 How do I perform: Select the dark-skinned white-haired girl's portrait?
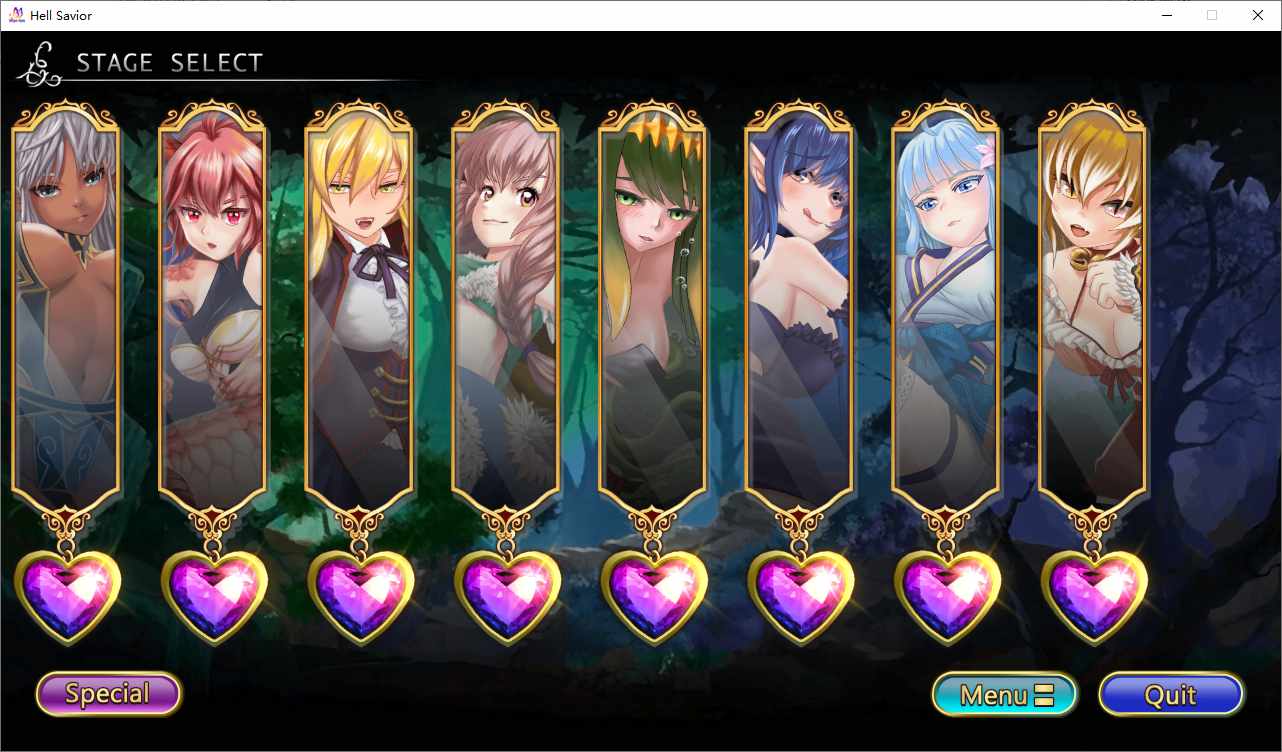(x=67, y=300)
